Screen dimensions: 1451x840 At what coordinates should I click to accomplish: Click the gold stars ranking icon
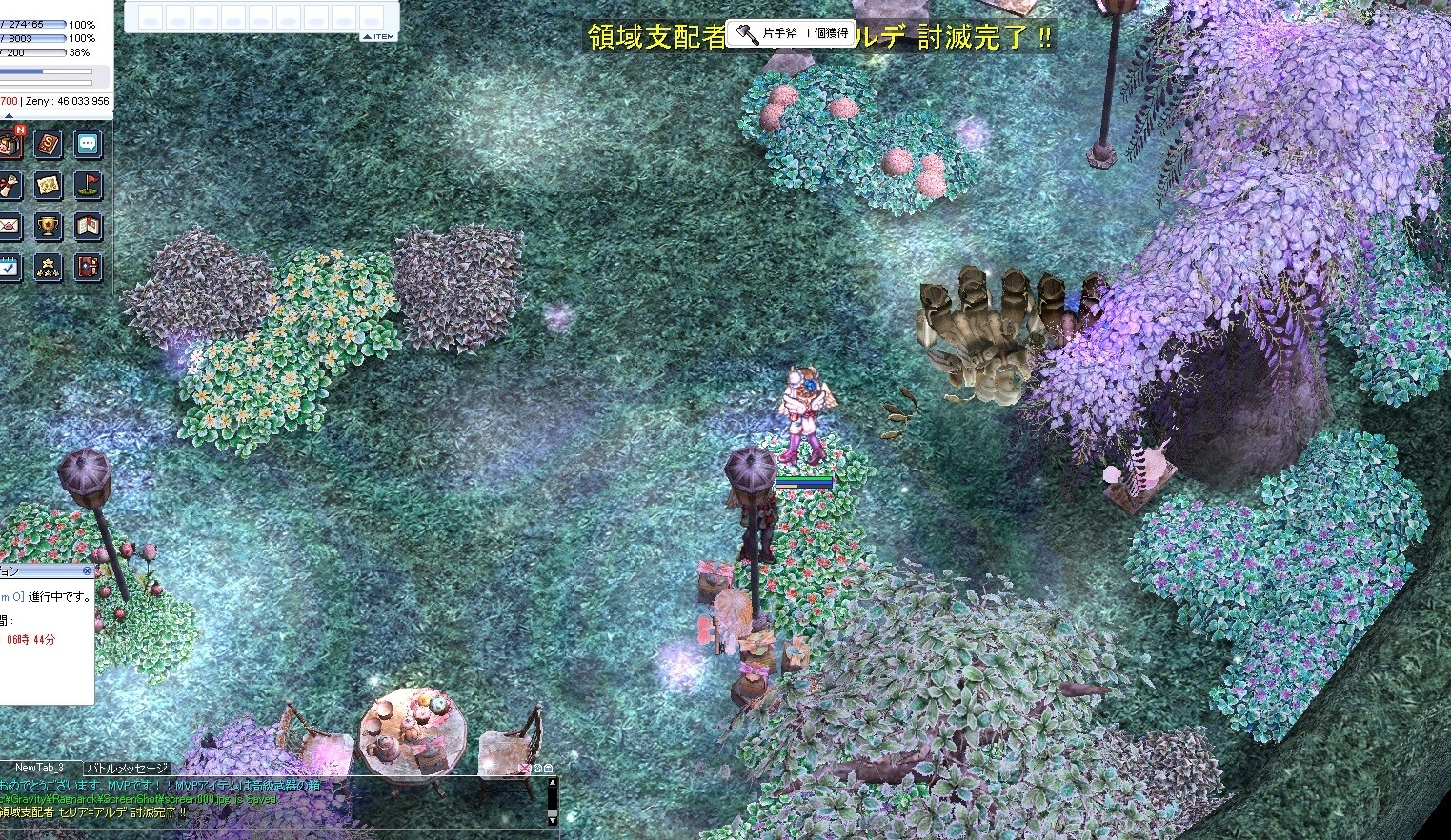point(49,268)
